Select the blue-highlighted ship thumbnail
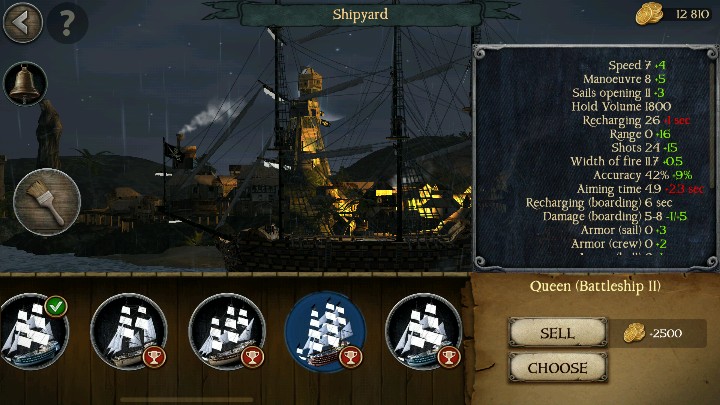Viewport: 720px width, 405px height. point(325,332)
